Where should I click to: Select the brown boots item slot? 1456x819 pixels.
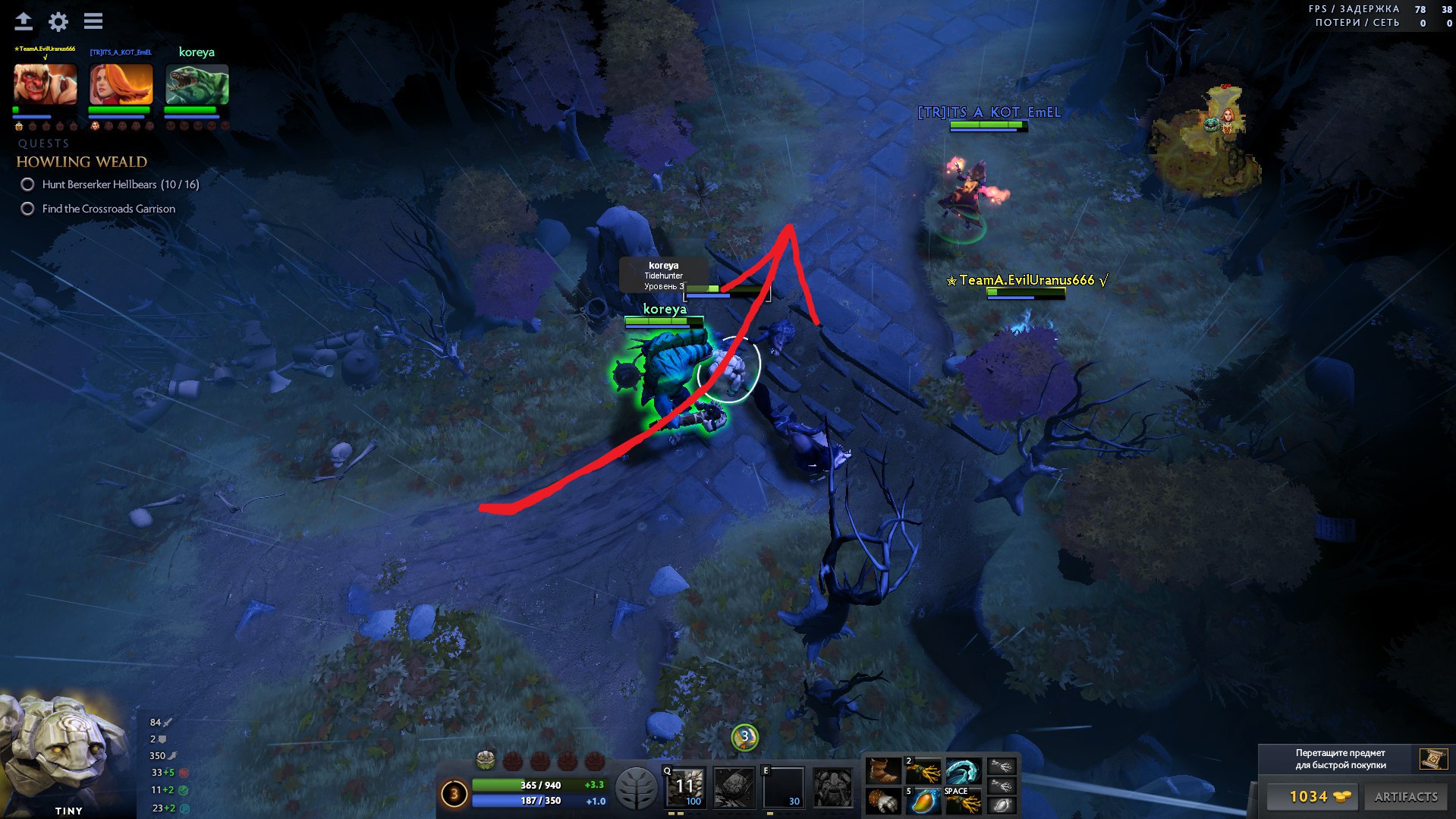point(884,771)
